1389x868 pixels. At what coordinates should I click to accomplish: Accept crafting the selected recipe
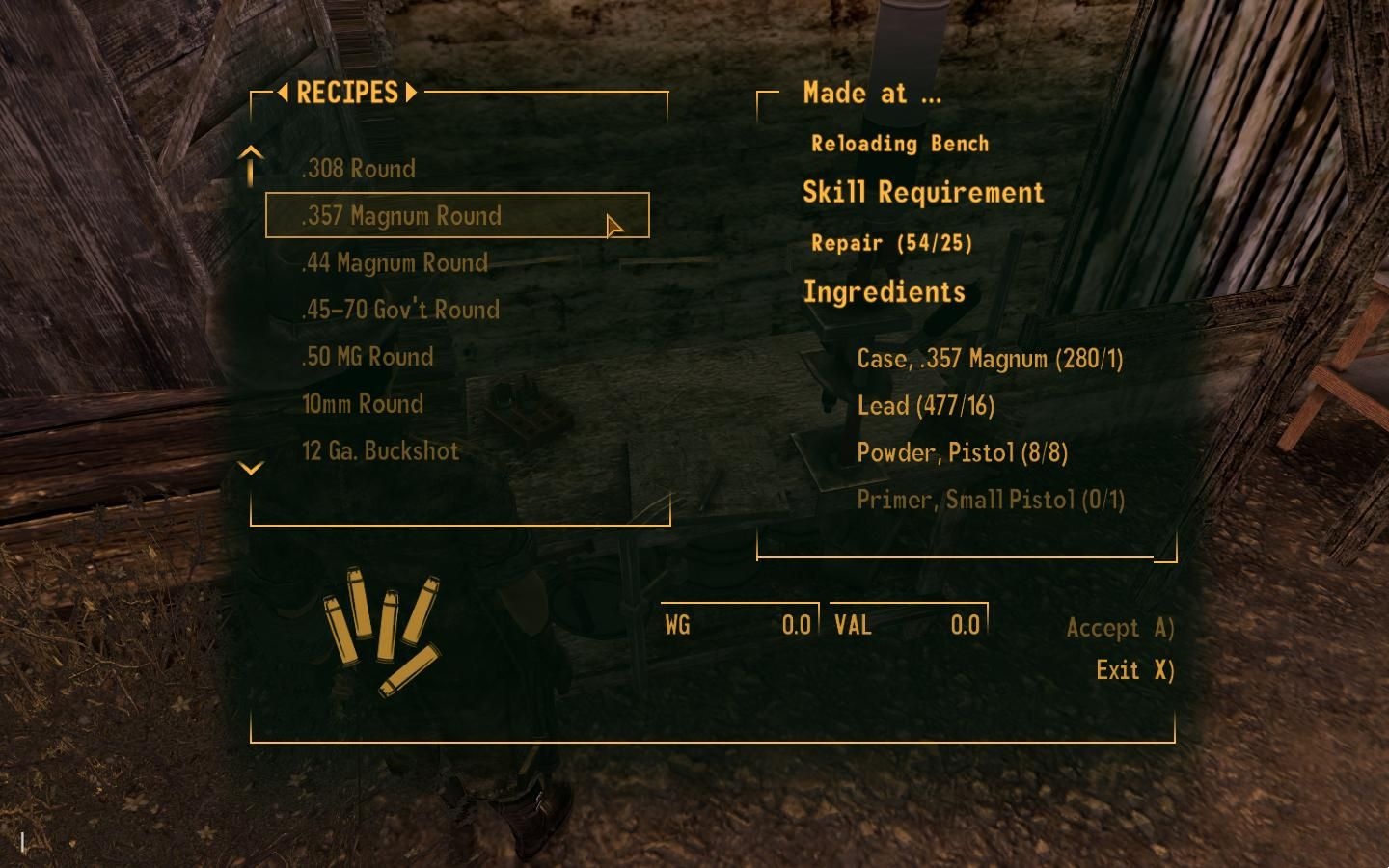click(x=1120, y=628)
